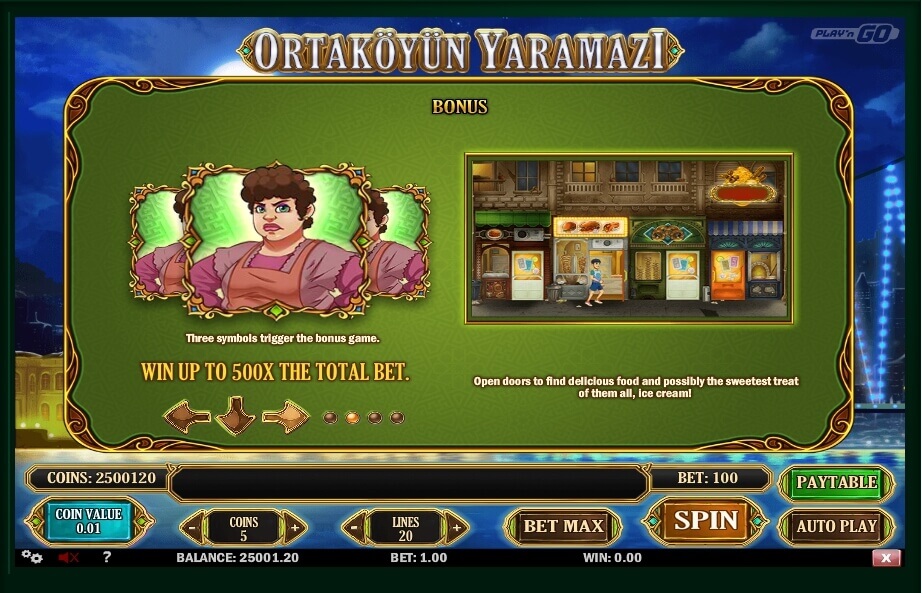This screenshot has height=593, width=922.
Task: Go to the next paytable page
Action: (286, 415)
